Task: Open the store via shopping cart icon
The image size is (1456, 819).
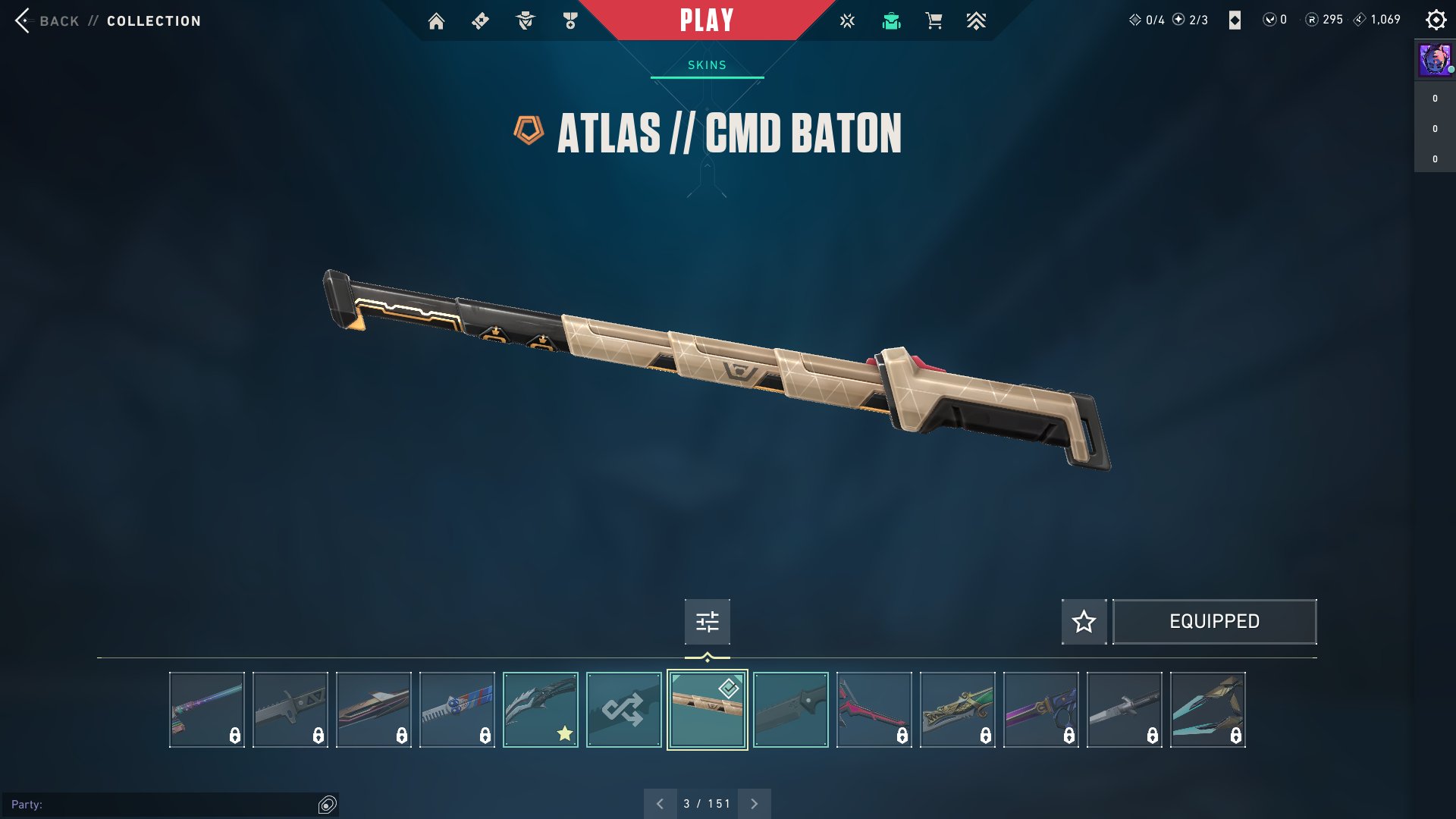Action: [934, 21]
